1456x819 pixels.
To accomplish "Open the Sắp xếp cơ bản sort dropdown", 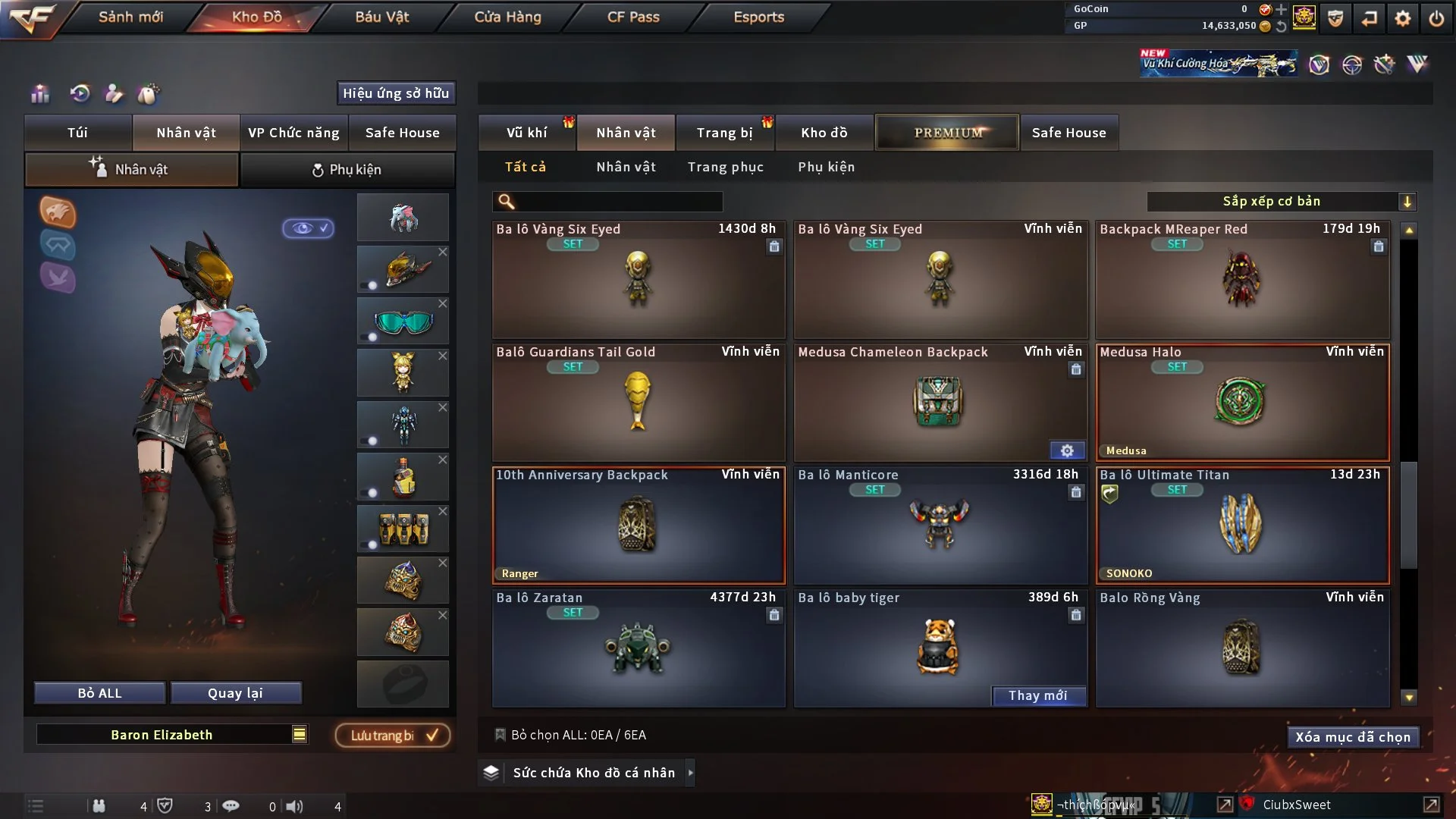I will (x=1281, y=202).
